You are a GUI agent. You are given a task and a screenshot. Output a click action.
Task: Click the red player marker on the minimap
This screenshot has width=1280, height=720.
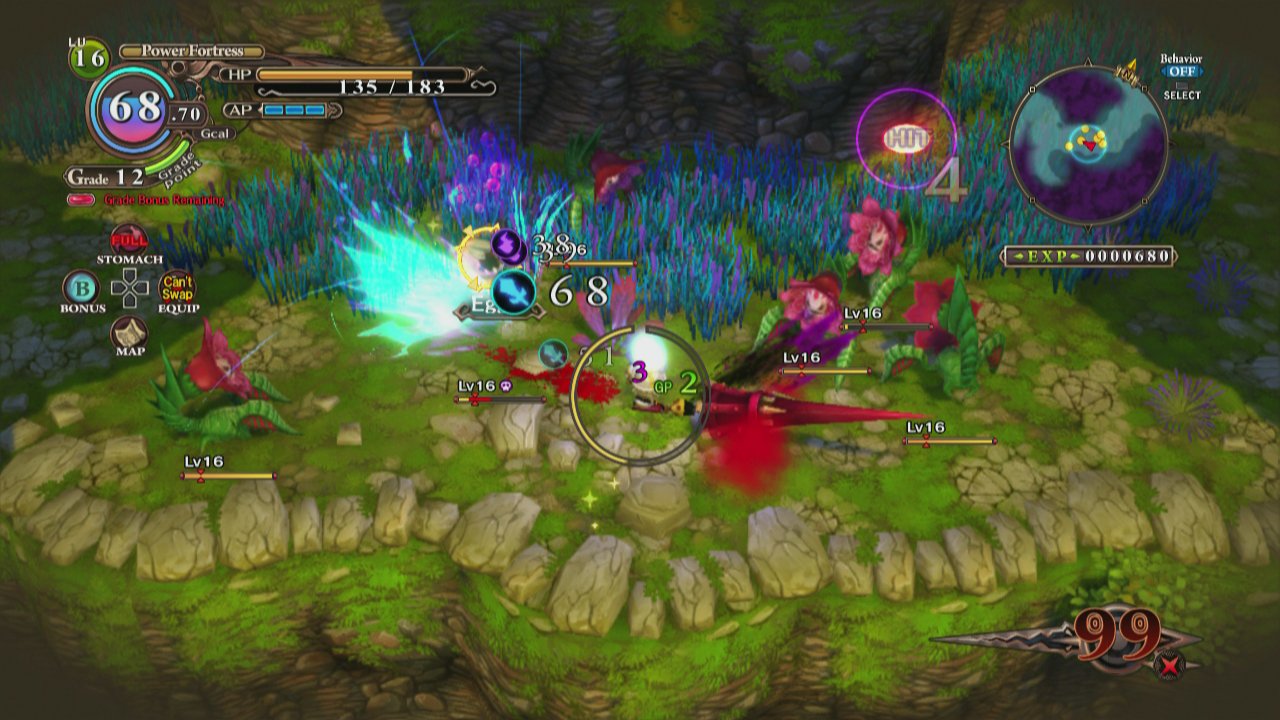pyautogui.click(x=1088, y=144)
